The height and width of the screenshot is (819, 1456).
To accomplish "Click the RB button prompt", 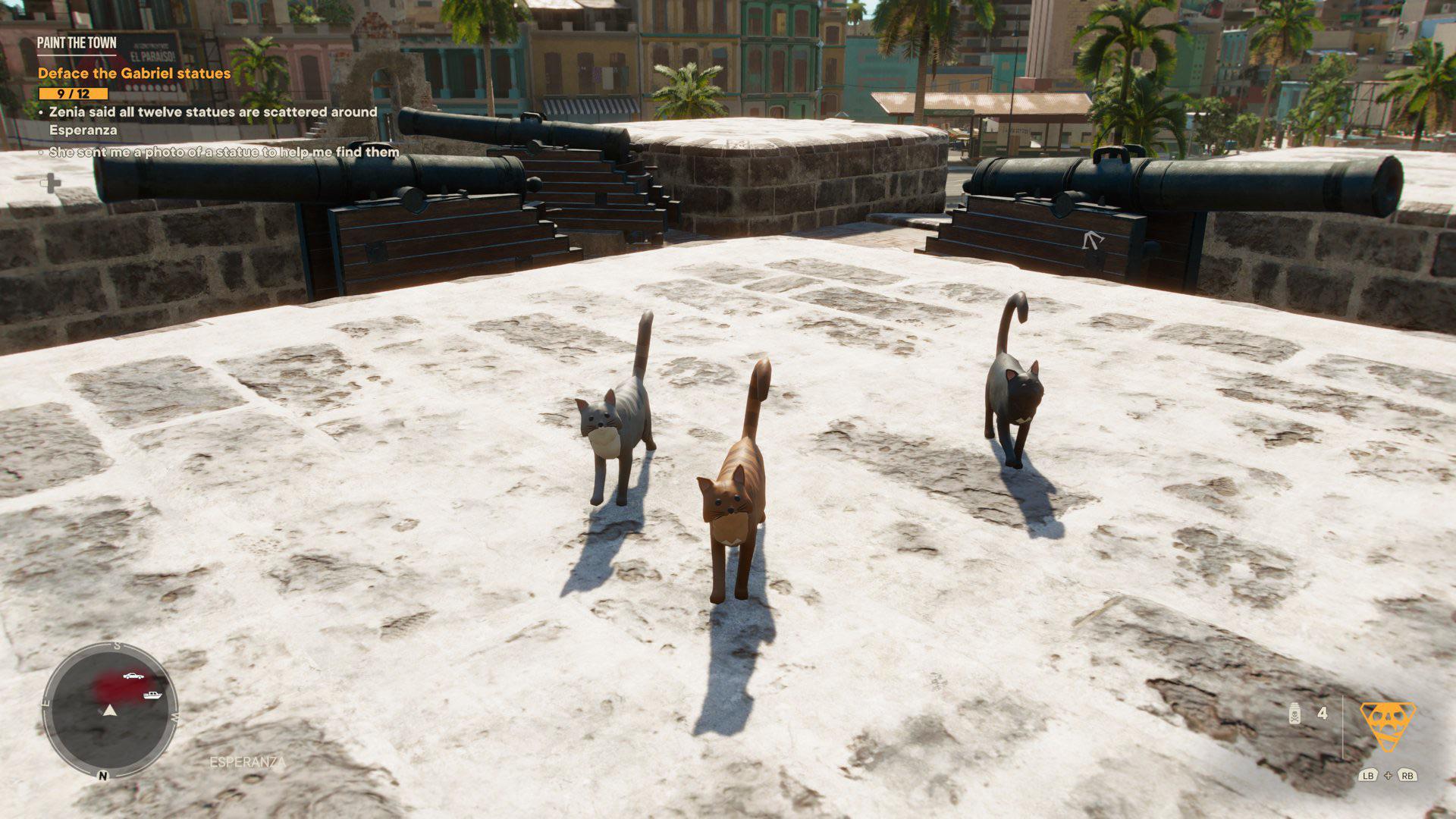I will pyautogui.click(x=1407, y=776).
